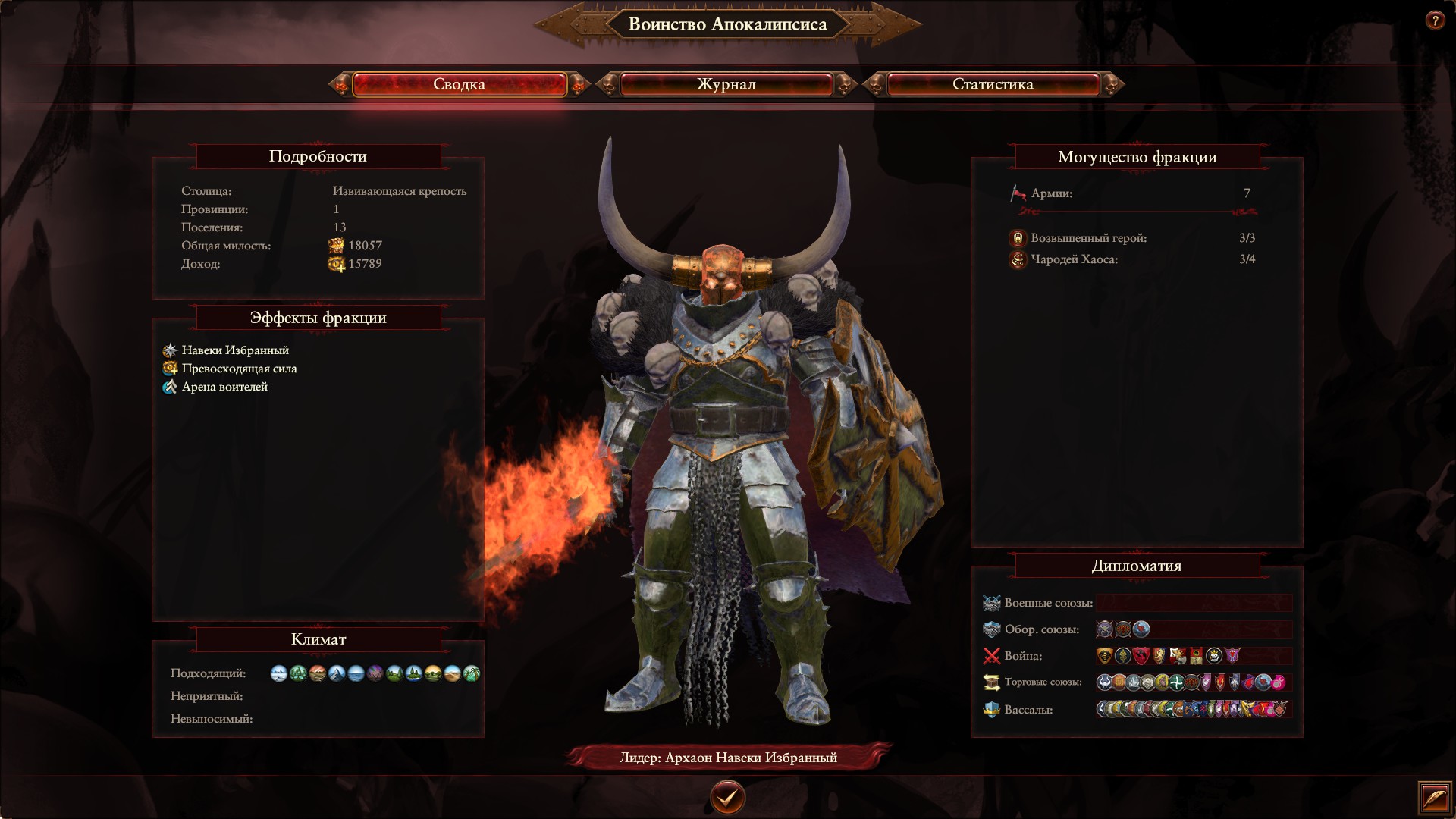Click the Торговые союзы chest icon
Screen dimensions: 1456x819
coord(992,682)
